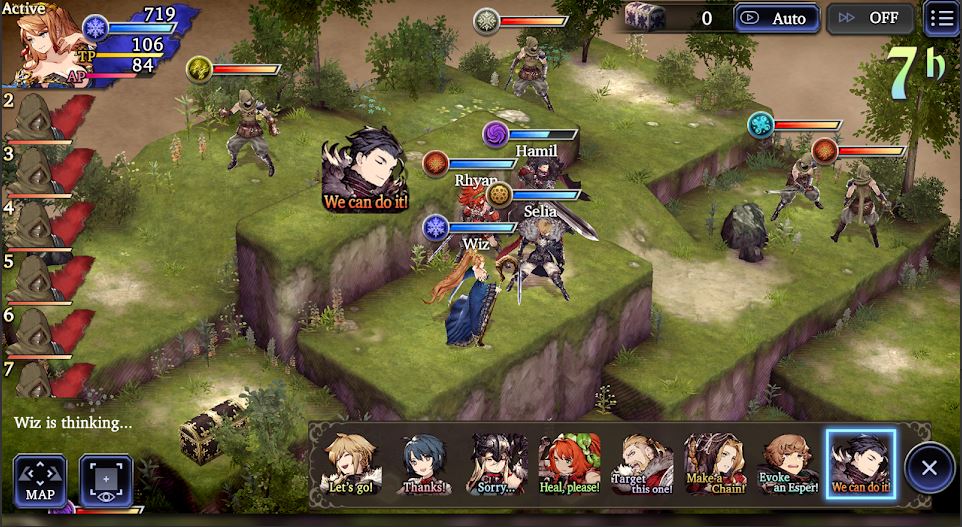This screenshot has height=527, width=962.
Task: Send the "Evoke an Esper!" stamp
Action: [788, 465]
